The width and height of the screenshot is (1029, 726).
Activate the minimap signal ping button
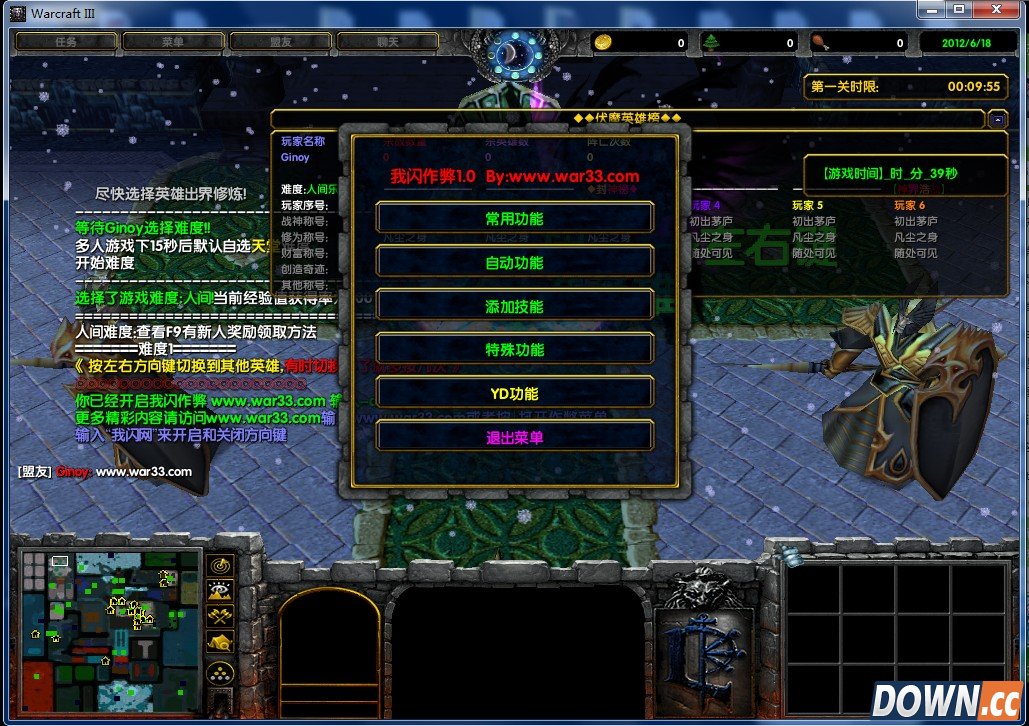[220, 564]
